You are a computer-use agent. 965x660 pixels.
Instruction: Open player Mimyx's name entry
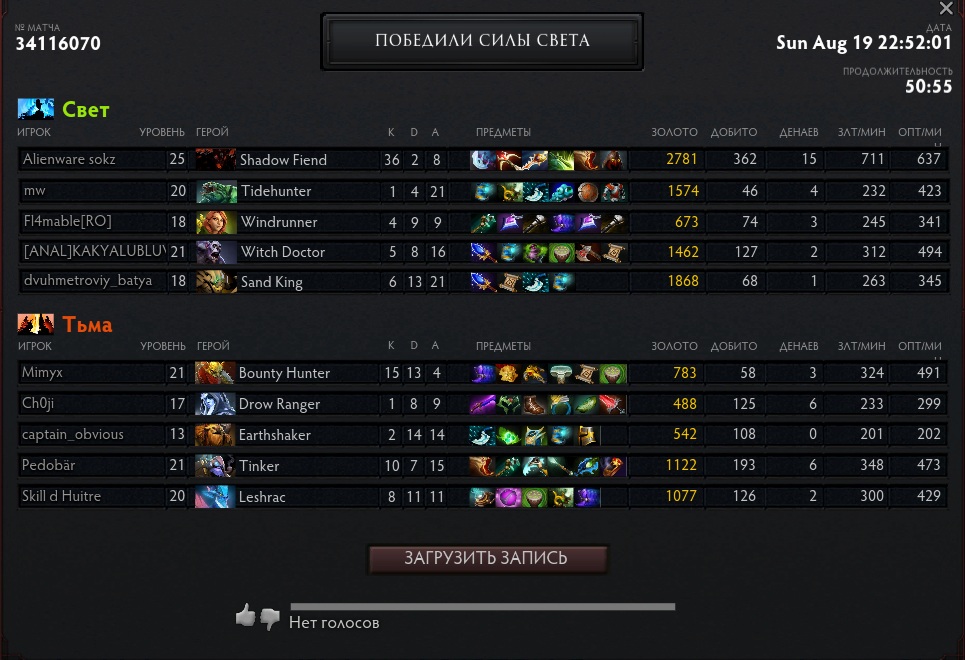(41, 373)
